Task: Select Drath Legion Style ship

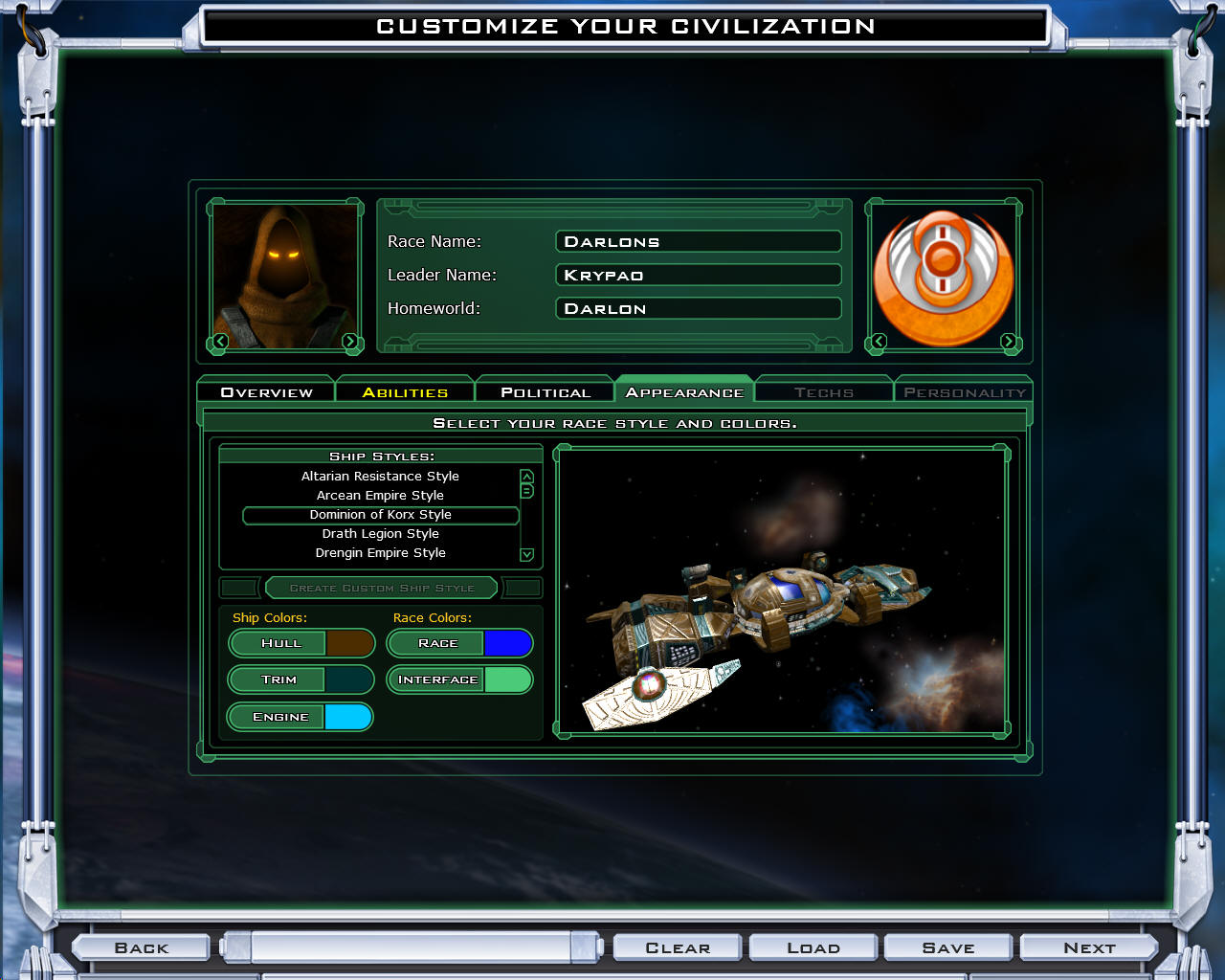Action: tap(380, 534)
